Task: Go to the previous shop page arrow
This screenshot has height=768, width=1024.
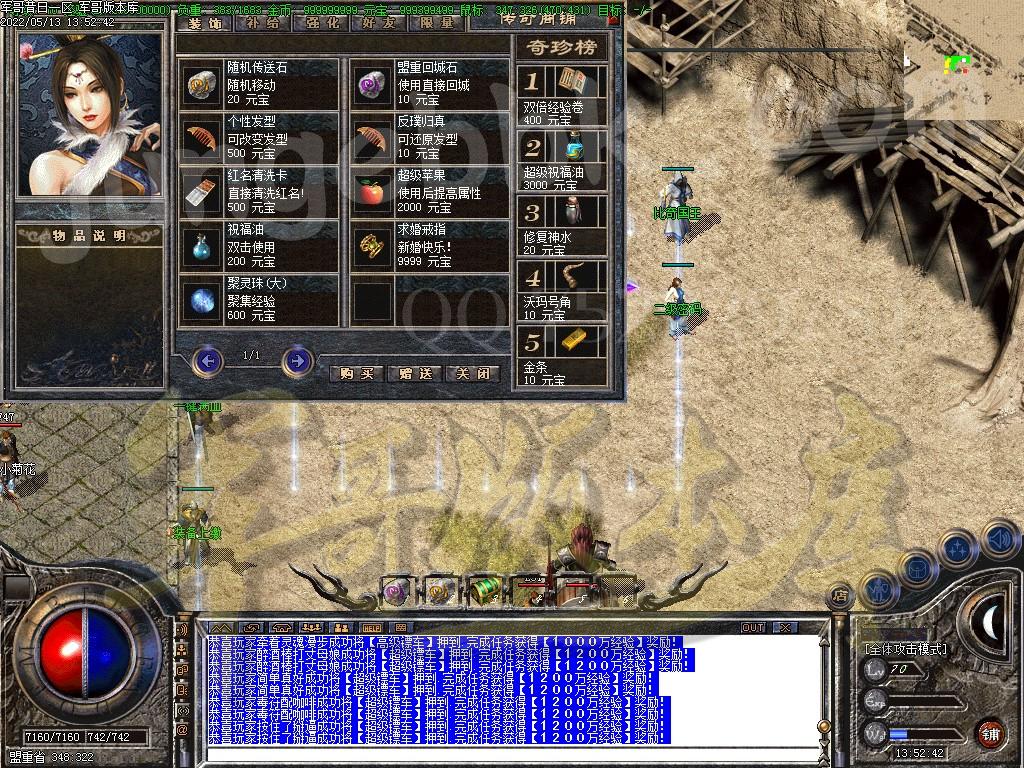Action: (207, 360)
